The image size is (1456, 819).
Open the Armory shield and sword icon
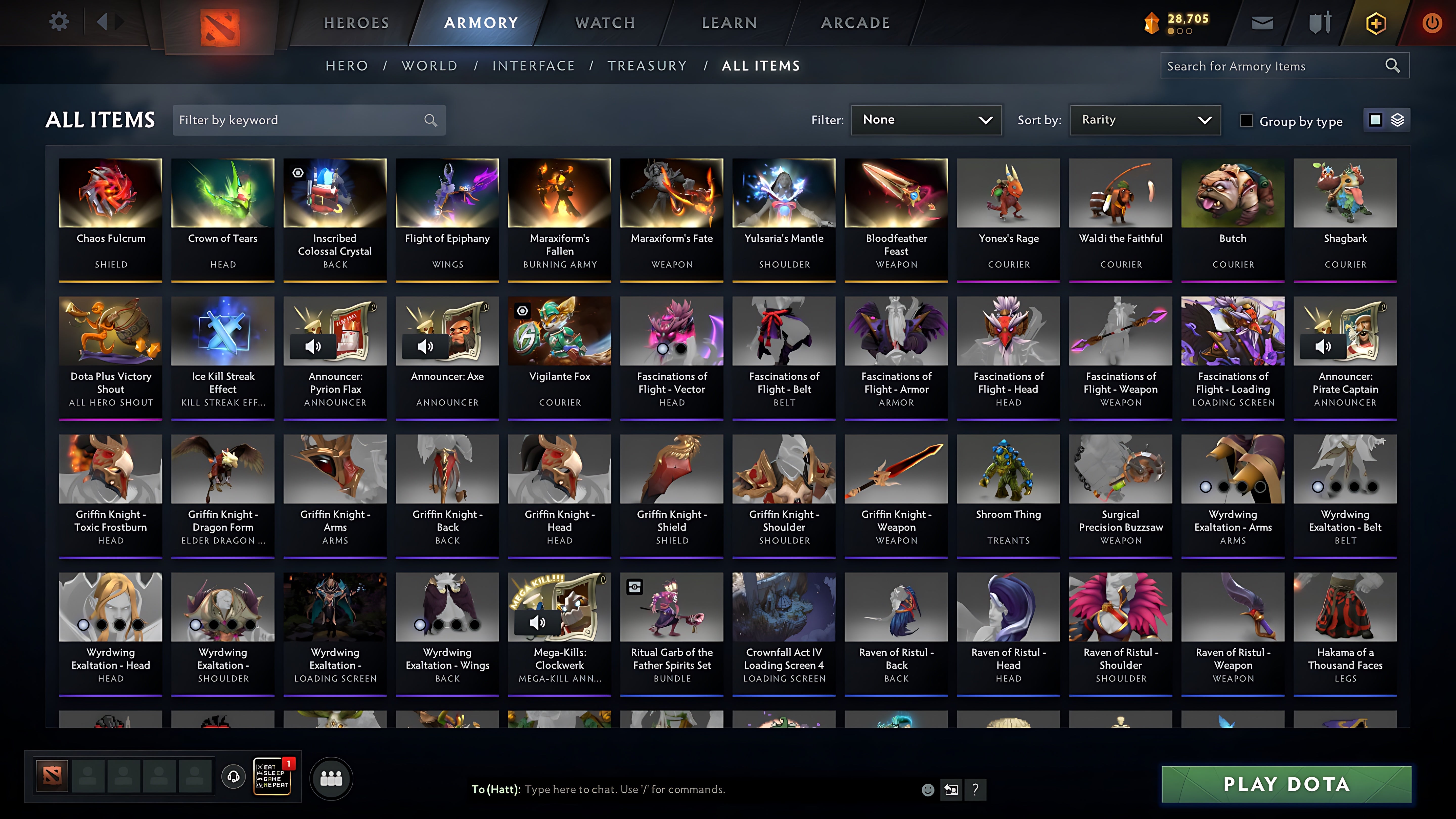(1319, 22)
